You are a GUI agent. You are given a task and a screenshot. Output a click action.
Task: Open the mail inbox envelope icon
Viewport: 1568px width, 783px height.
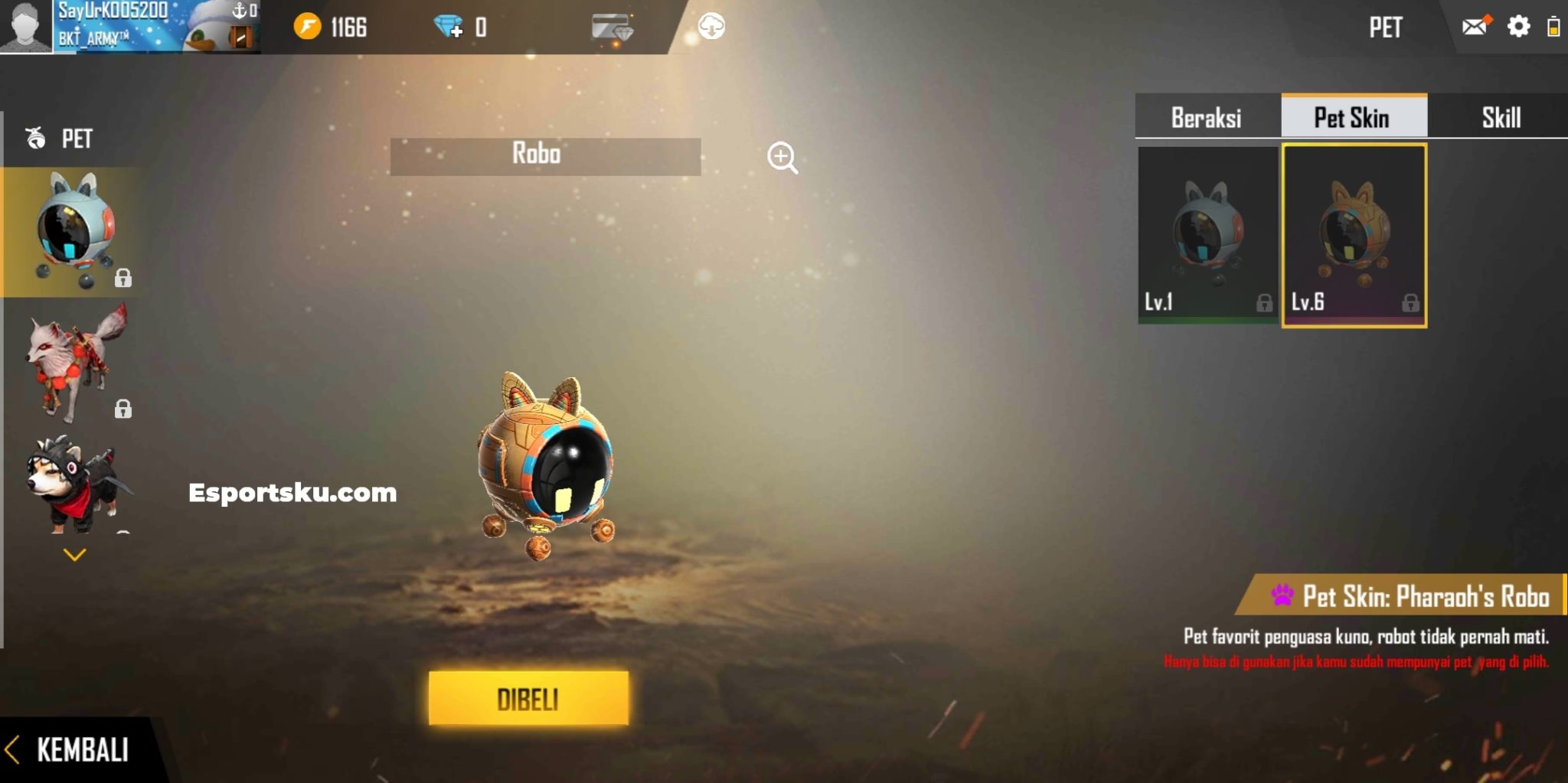(1475, 27)
